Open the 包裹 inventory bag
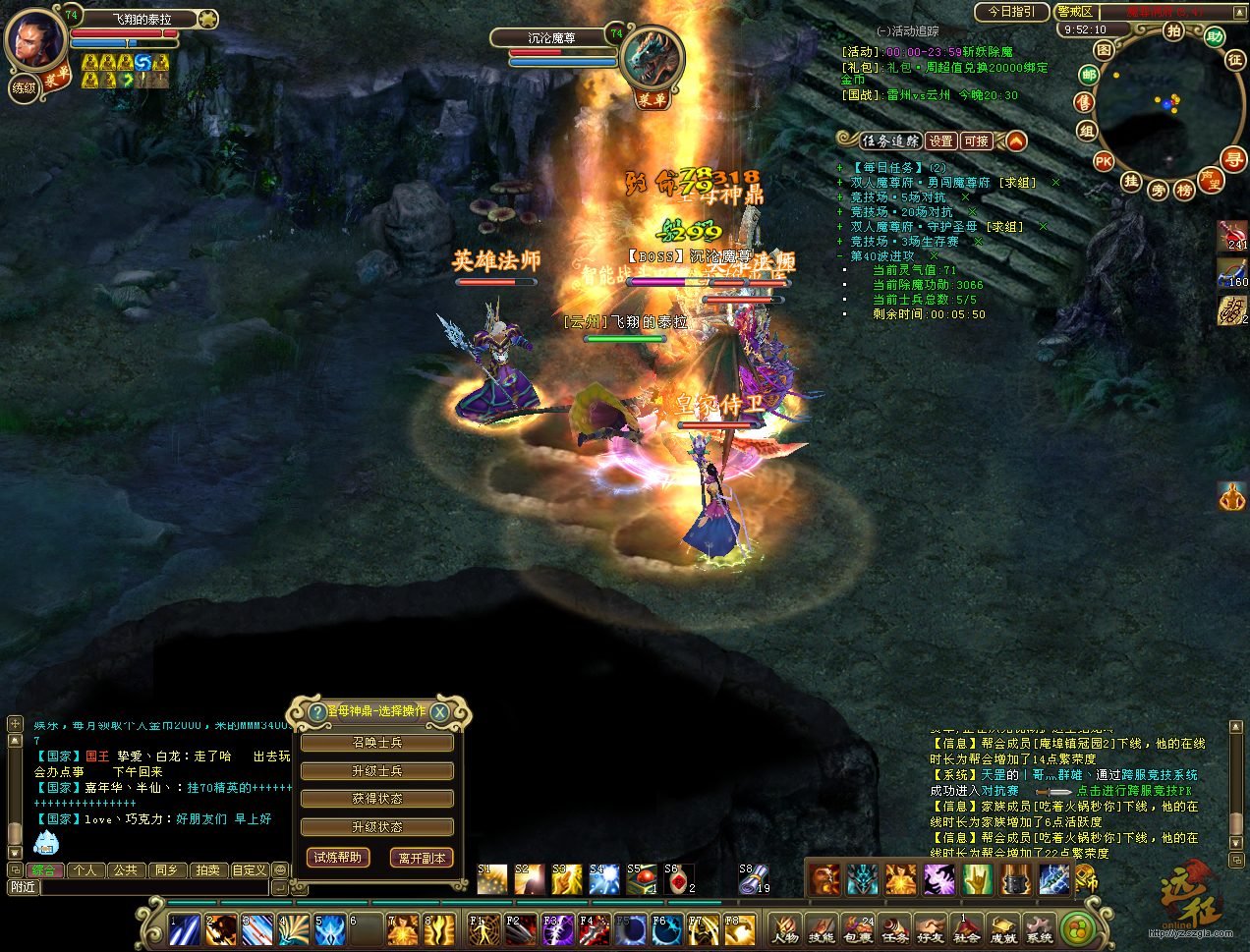 pos(857,928)
